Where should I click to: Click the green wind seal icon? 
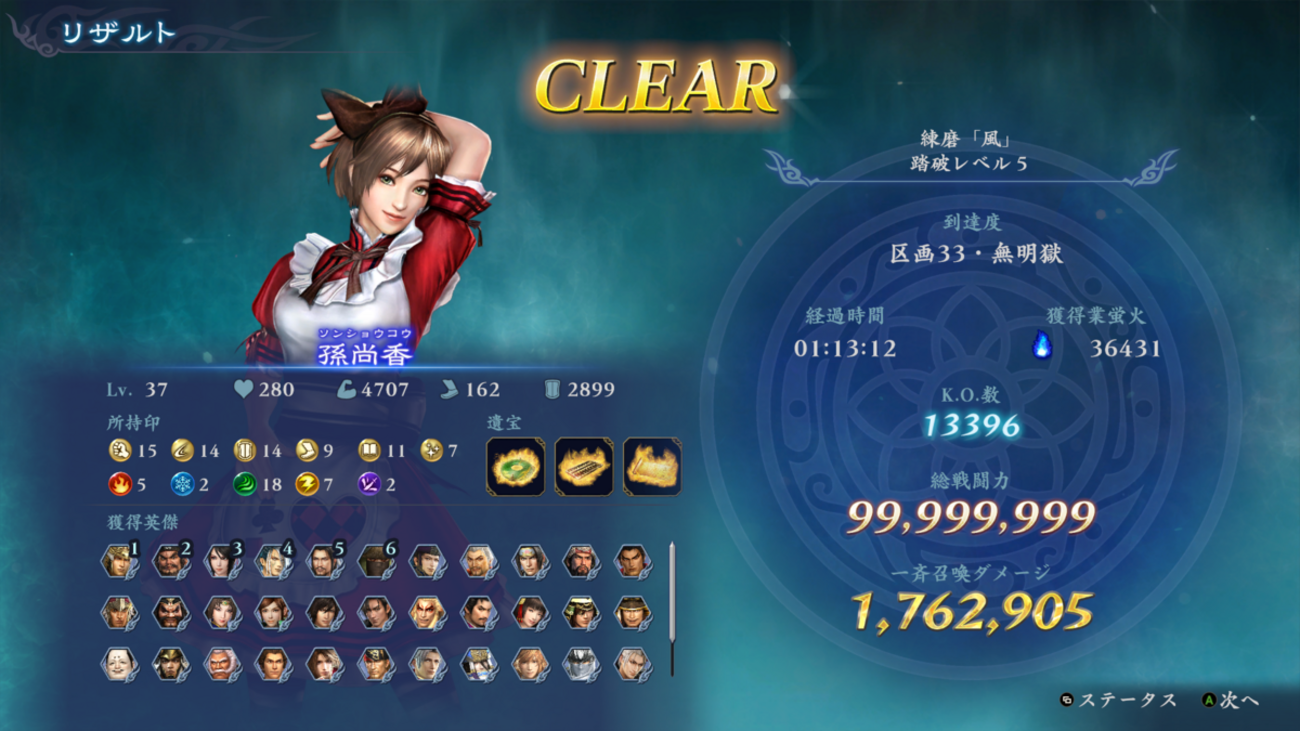tap(245, 485)
